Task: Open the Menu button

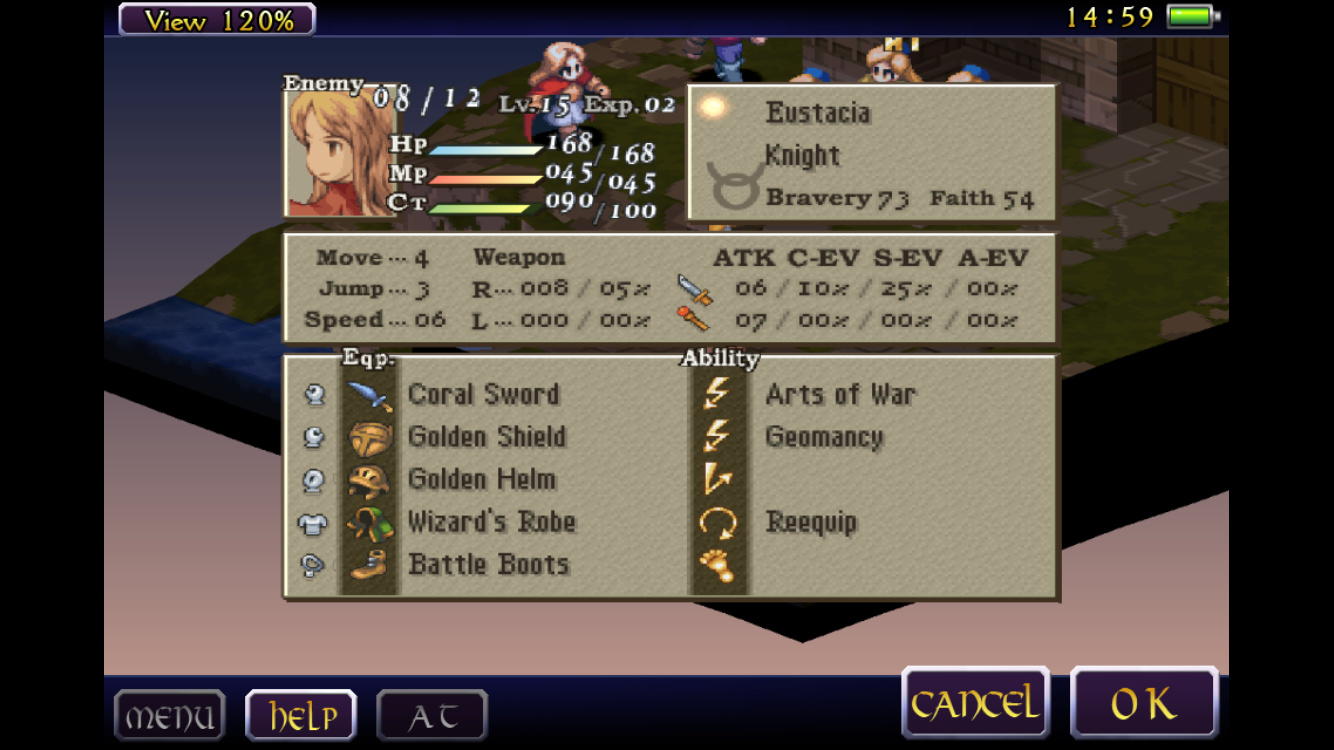Action: [169, 716]
